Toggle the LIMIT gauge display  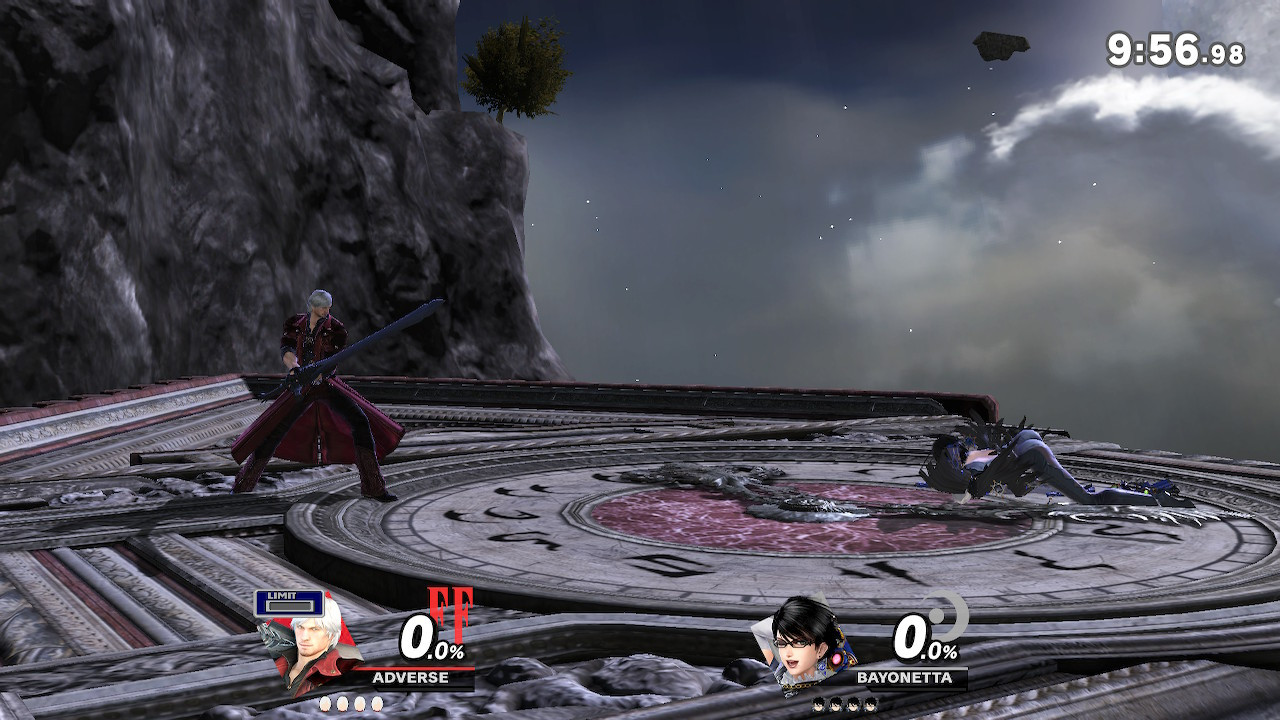pos(292,604)
